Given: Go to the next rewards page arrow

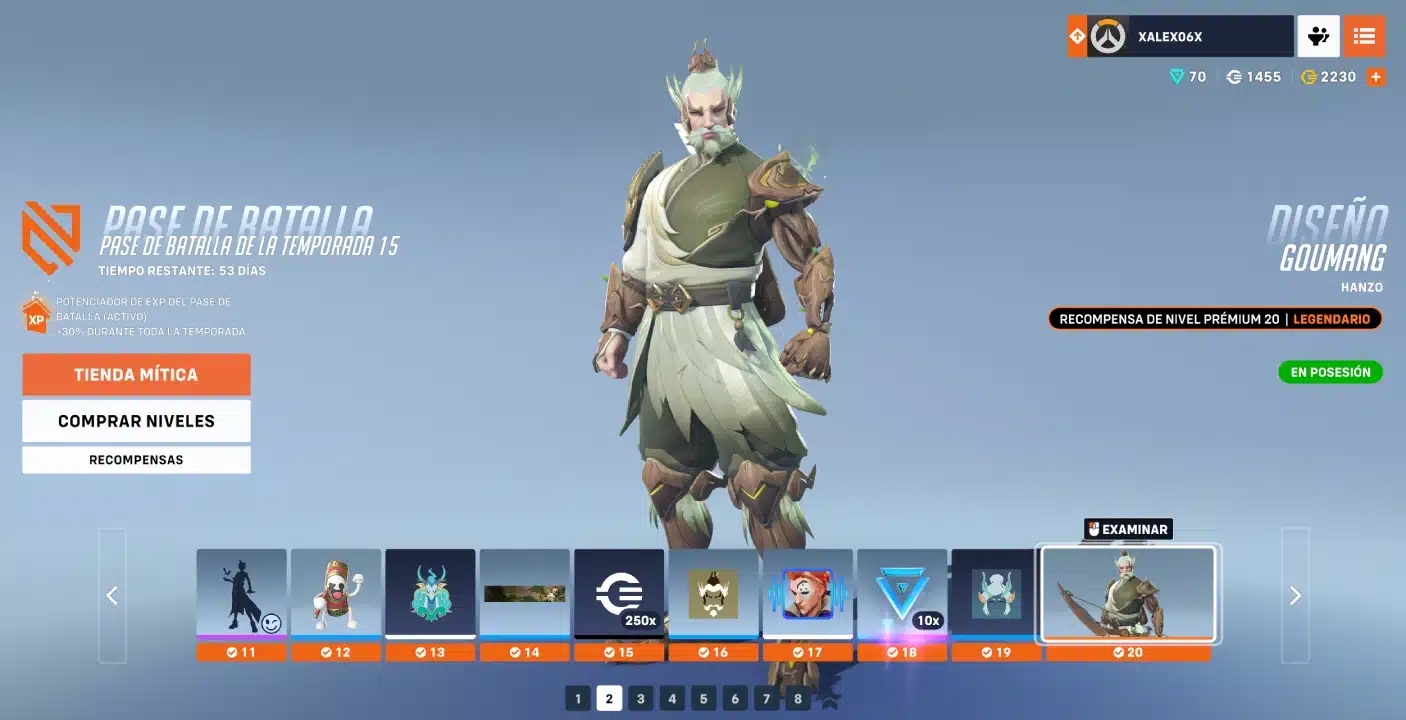Looking at the screenshot, I should pyautogui.click(x=1295, y=596).
